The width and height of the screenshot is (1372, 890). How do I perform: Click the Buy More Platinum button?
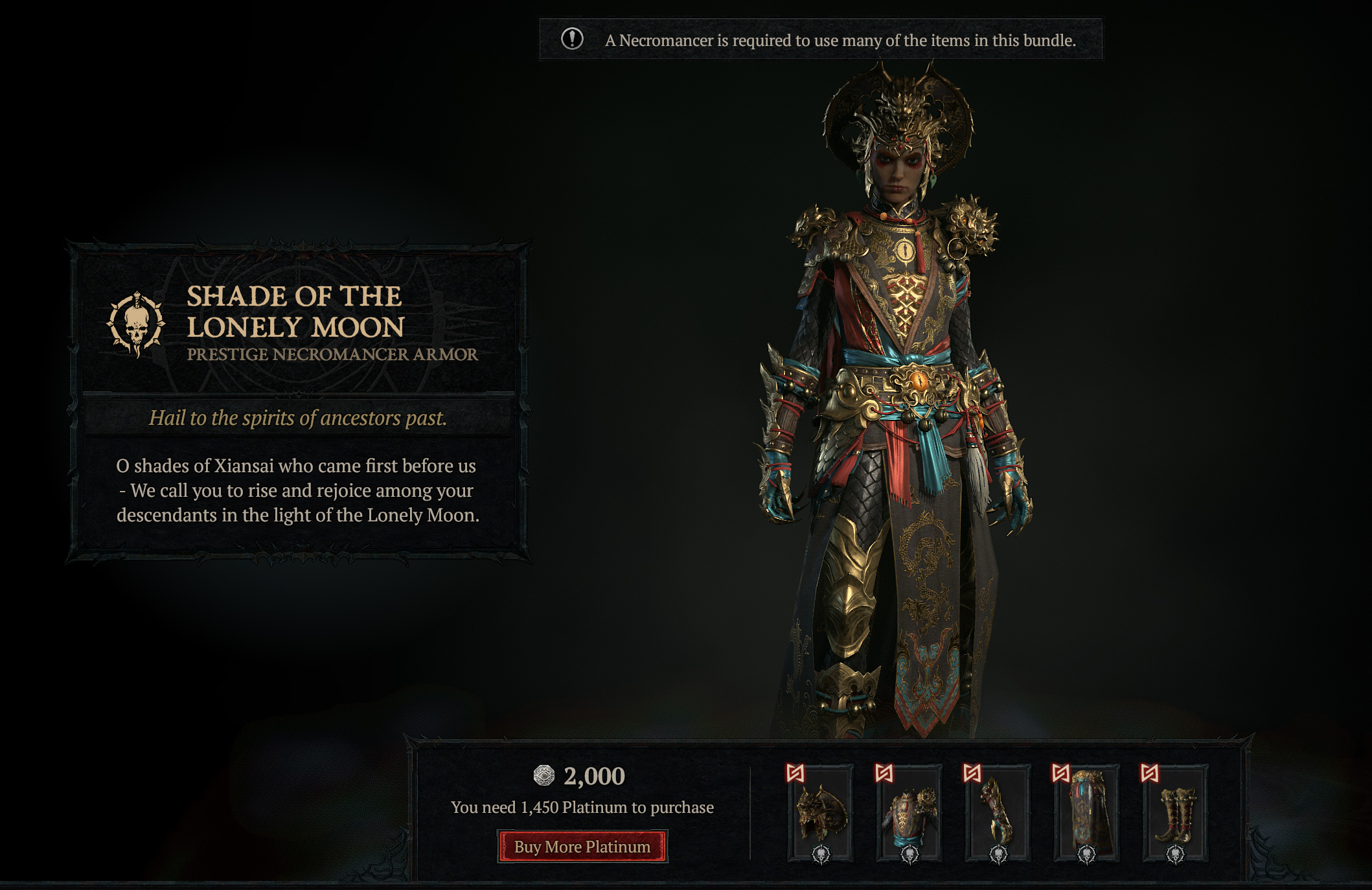point(582,847)
